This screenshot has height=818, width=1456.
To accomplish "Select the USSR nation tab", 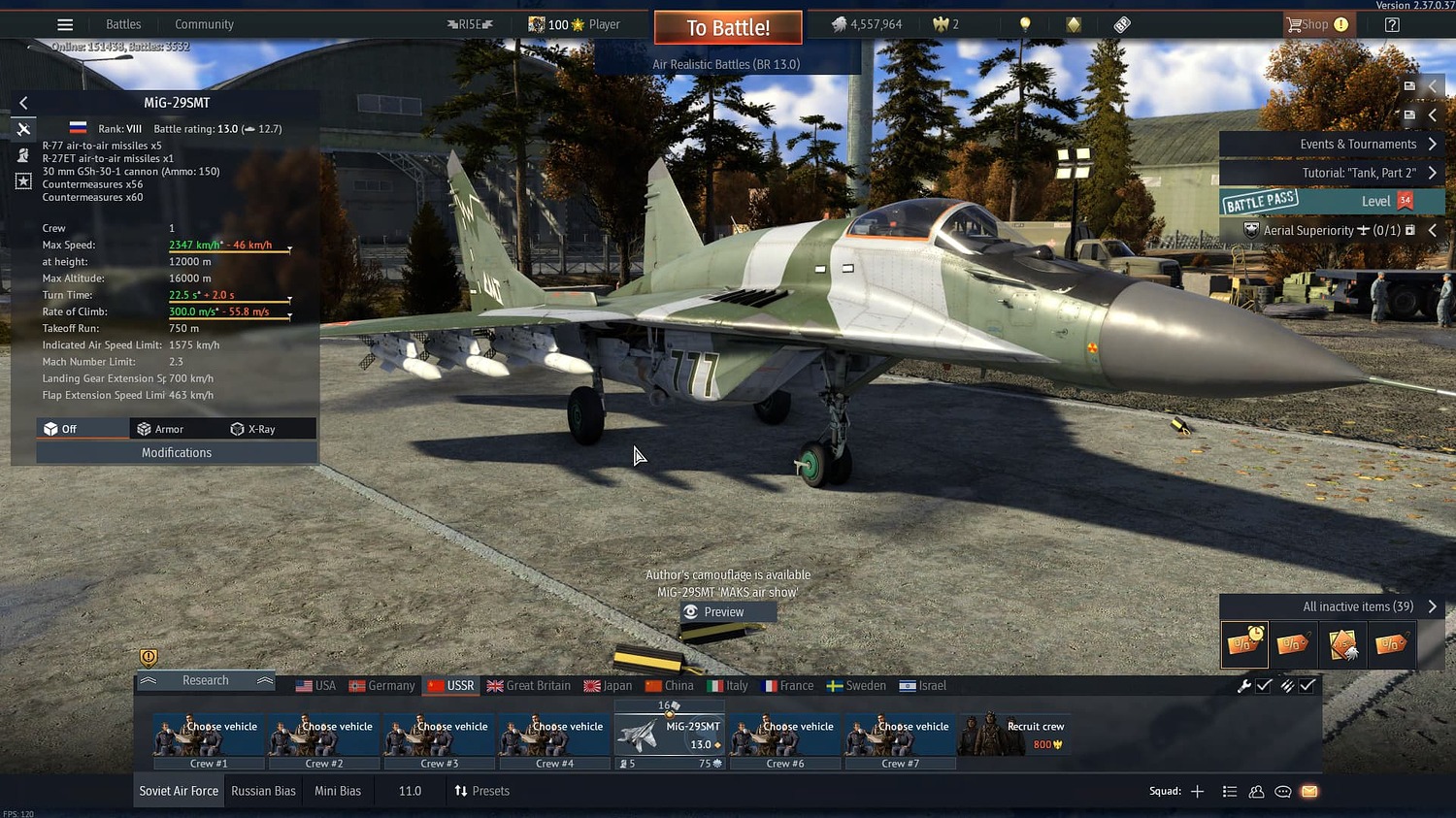I will coord(450,685).
